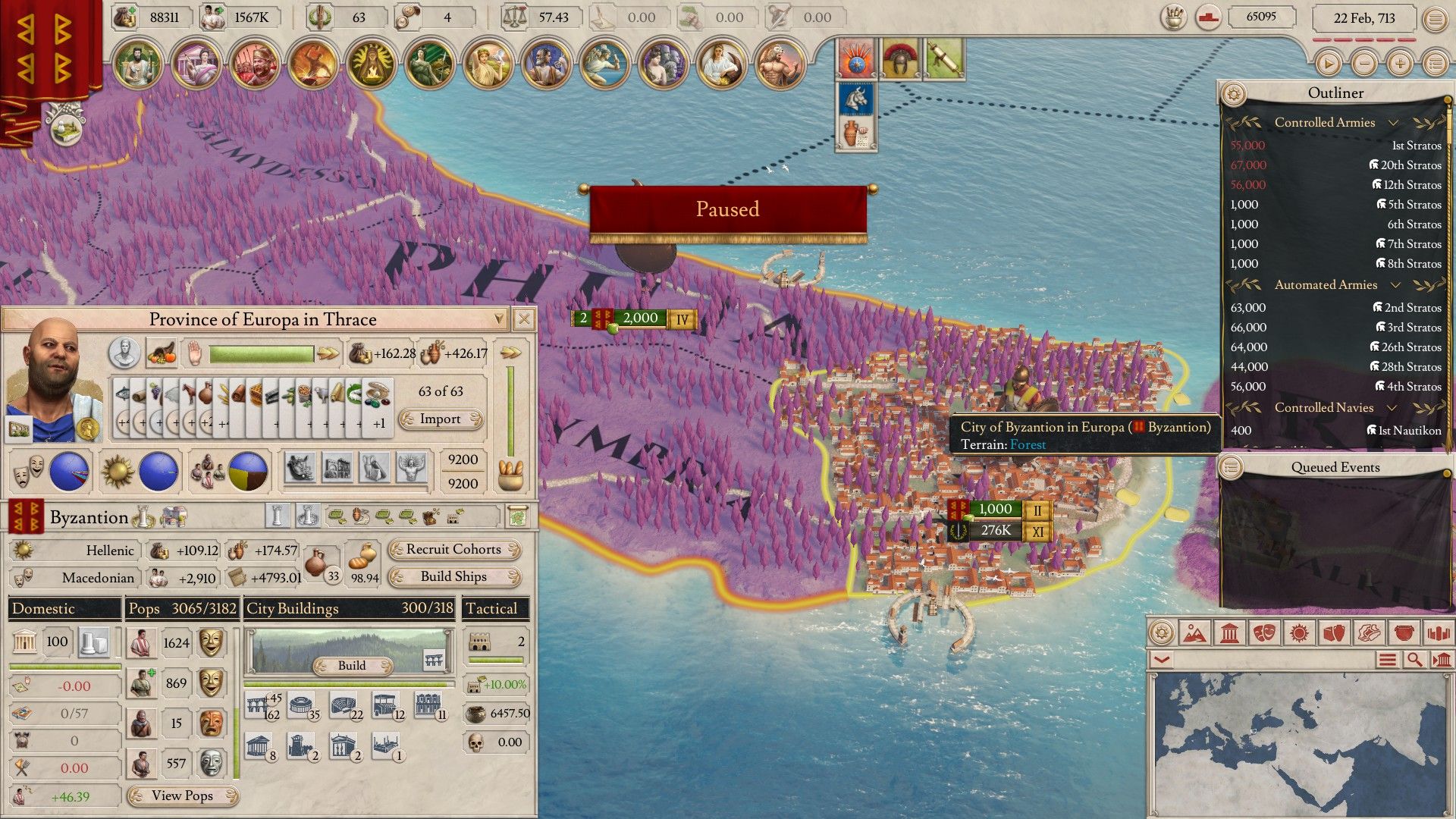The width and height of the screenshot is (1456, 819).
Task: Select the 1st Nautikon navy in outliner
Action: [x=1407, y=430]
